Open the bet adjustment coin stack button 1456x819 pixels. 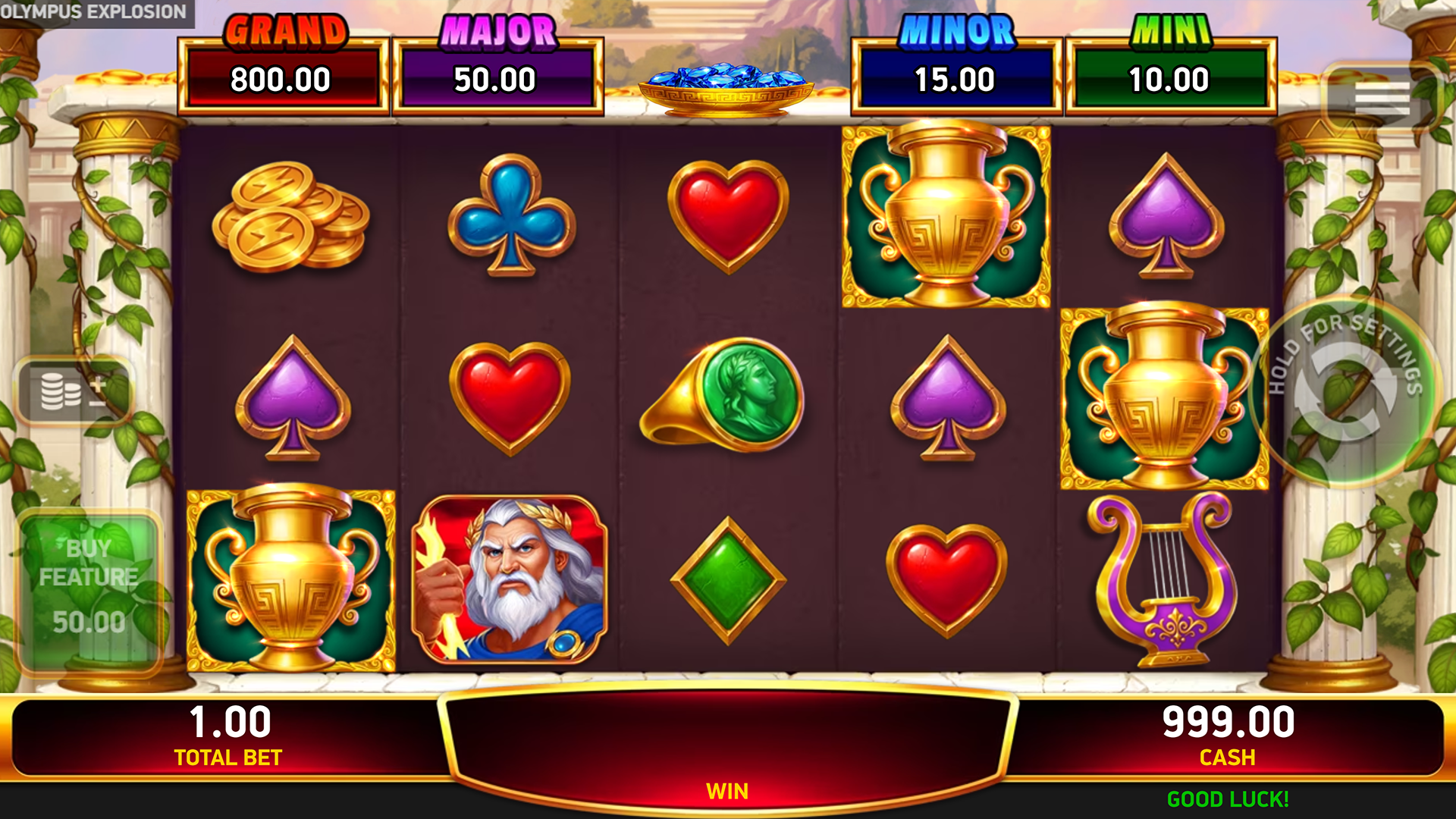coord(74,391)
